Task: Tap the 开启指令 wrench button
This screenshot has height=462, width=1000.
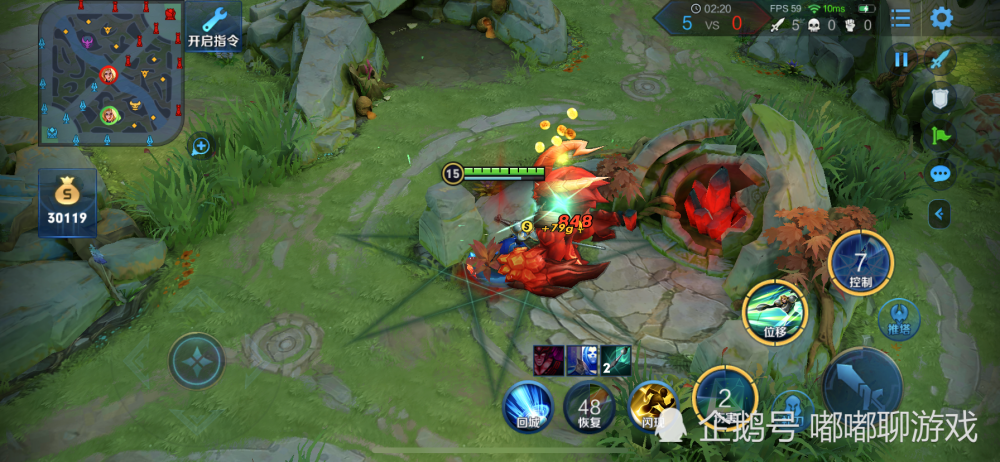Action: coord(214,26)
